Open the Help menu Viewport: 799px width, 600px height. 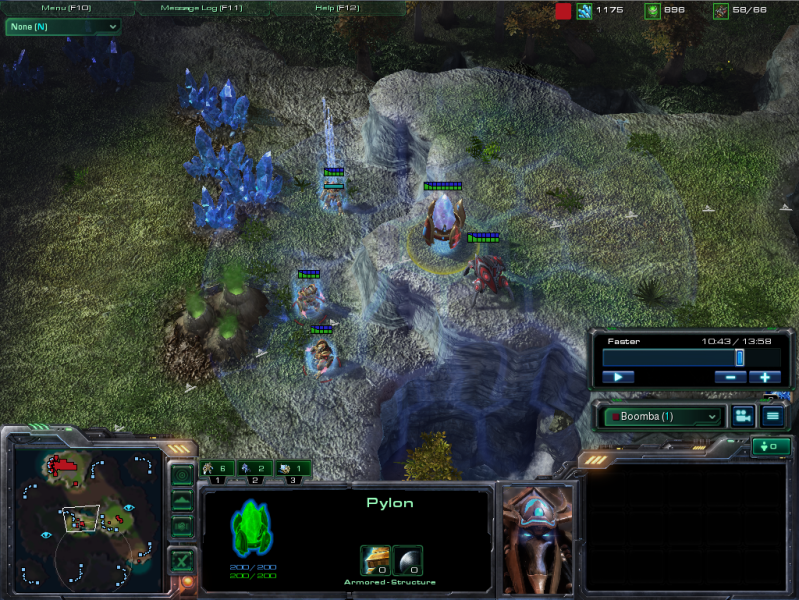[x=338, y=8]
